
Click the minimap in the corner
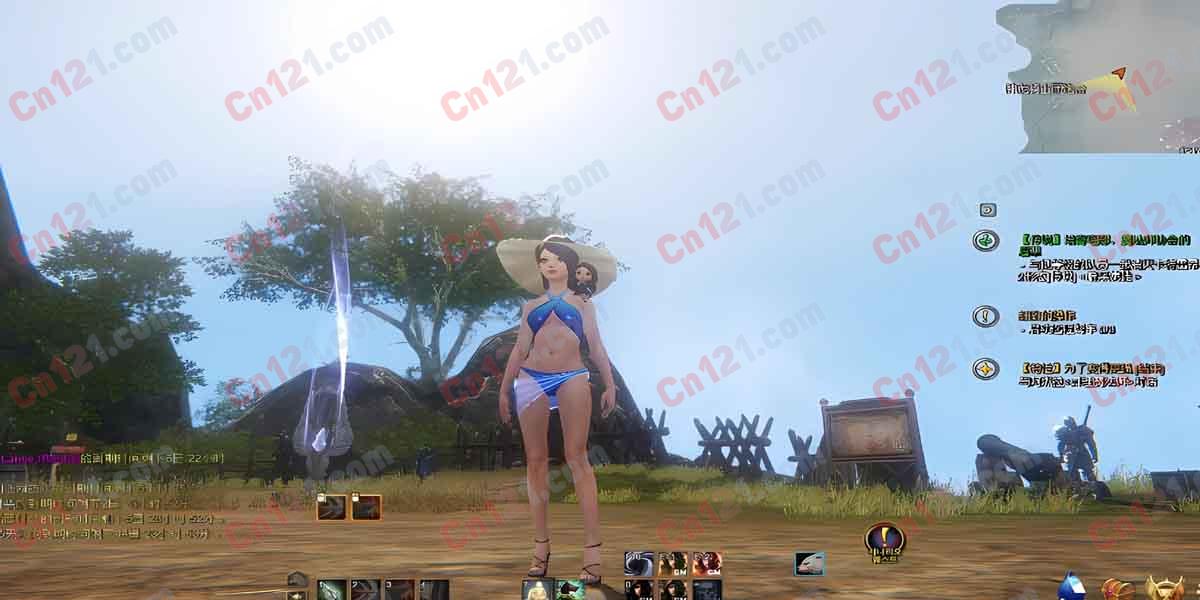(x=1098, y=77)
